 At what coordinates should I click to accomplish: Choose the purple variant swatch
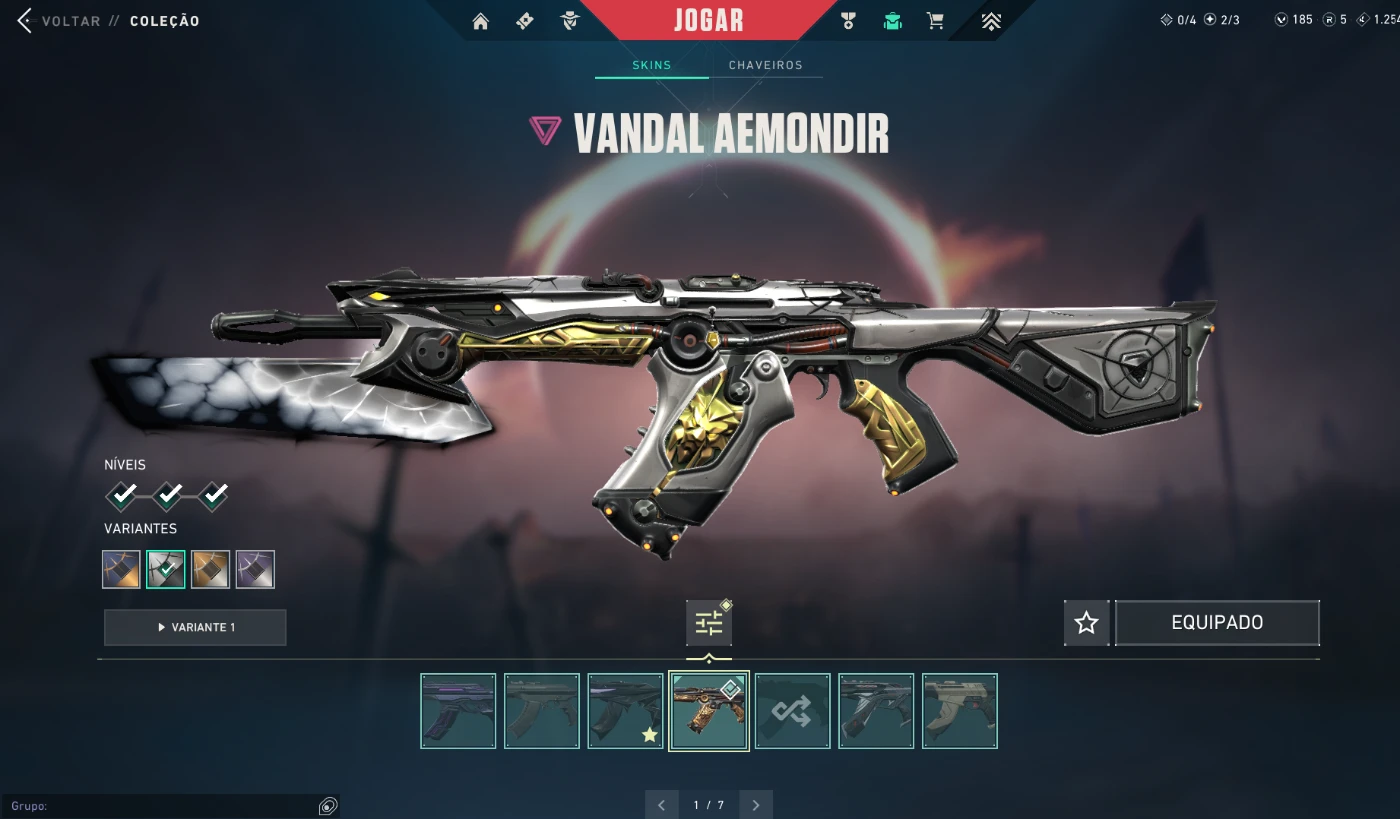coord(255,569)
